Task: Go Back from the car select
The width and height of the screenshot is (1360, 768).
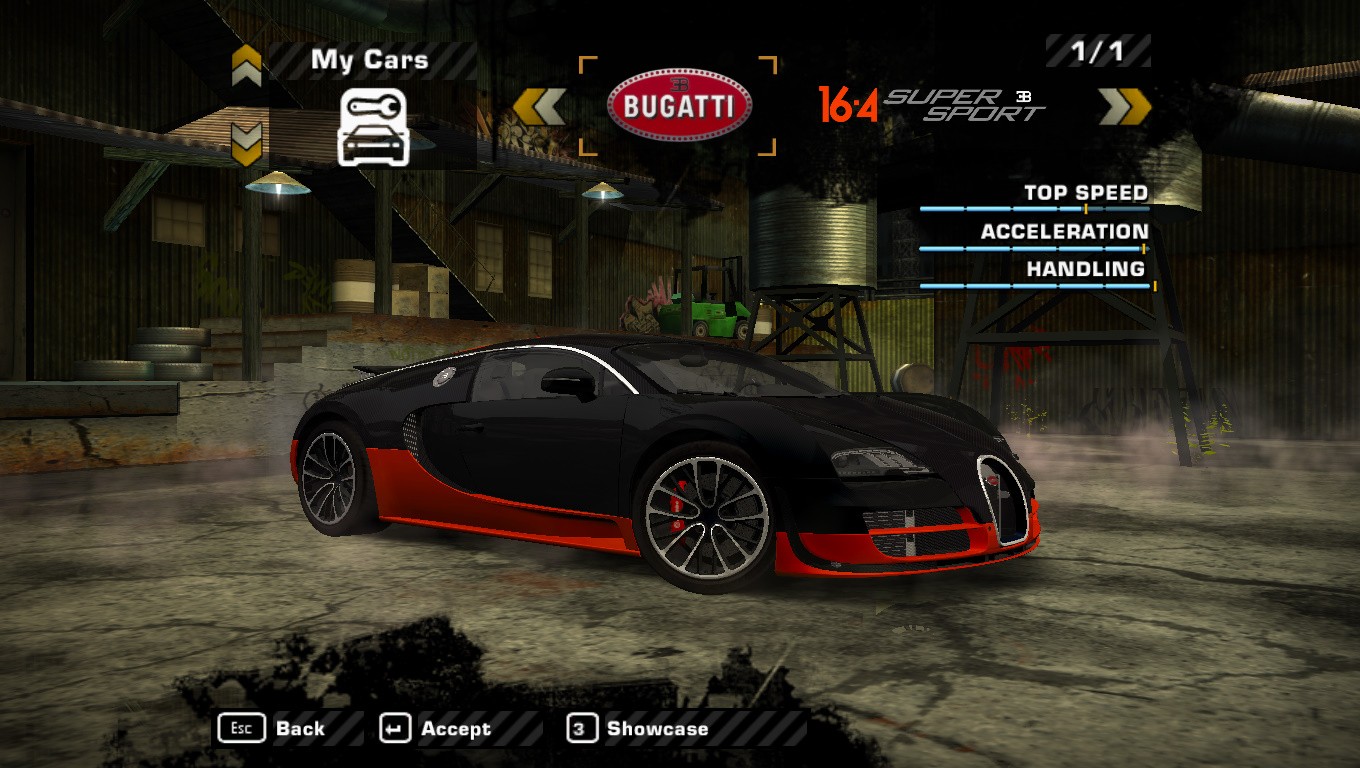Action: coord(272,729)
